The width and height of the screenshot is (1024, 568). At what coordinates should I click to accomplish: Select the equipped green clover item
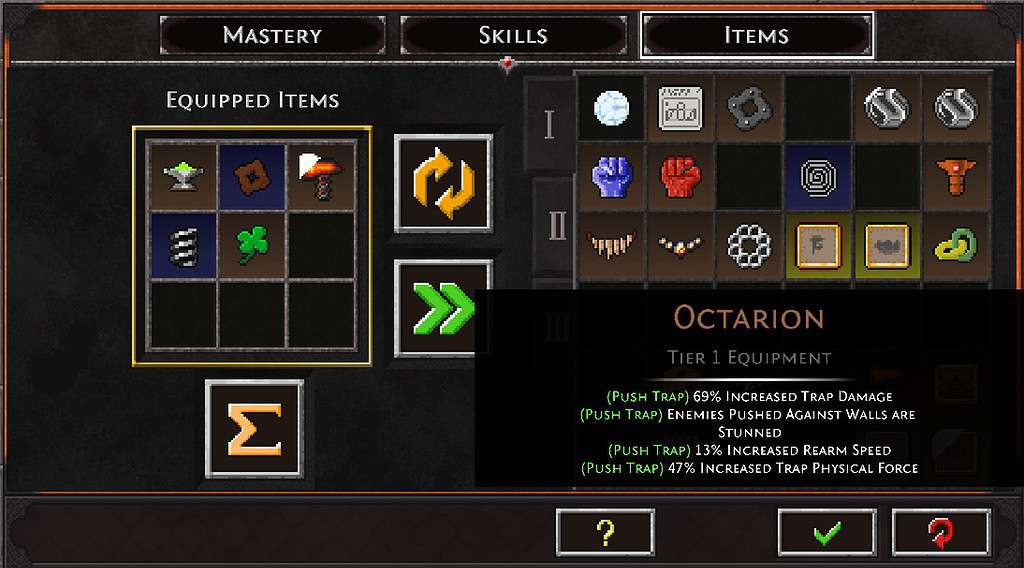tap(251, 245)
